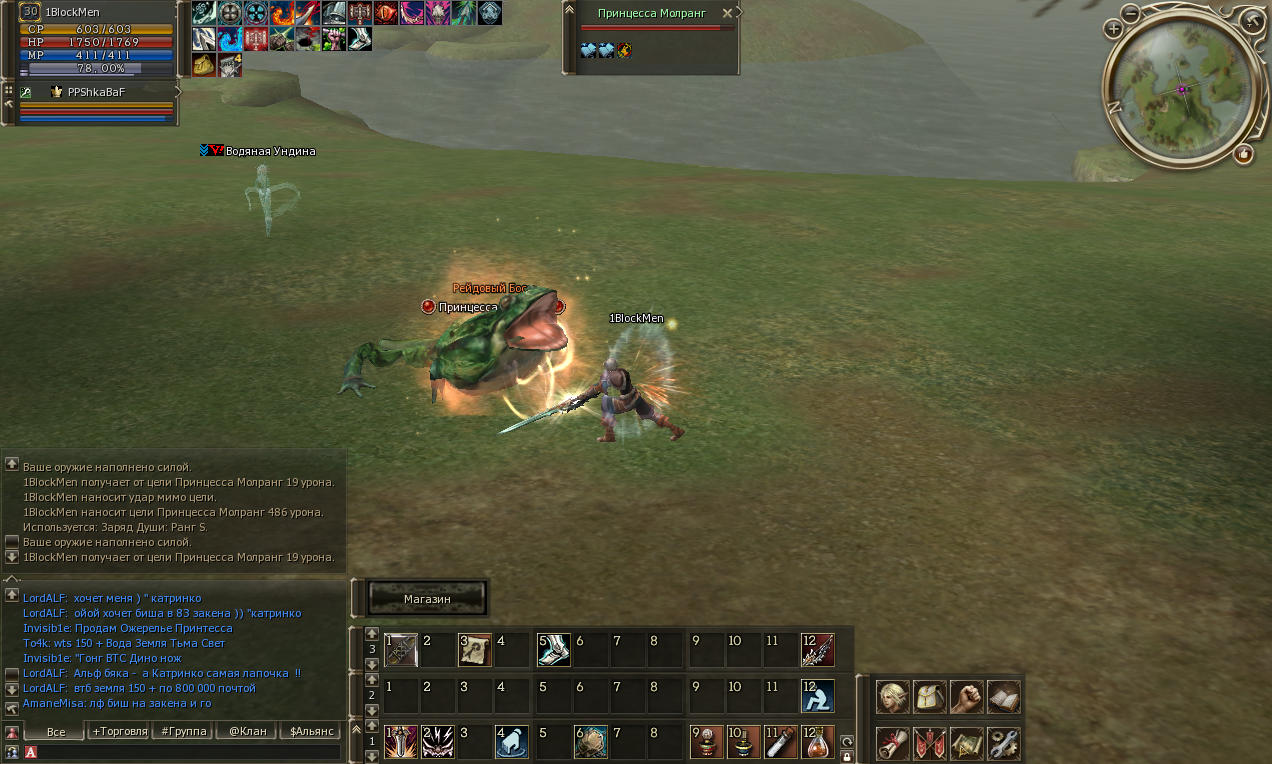This screenshot has height=764, width=1272.
Task: Click the circular world minimap
Action: [1181, 89]
